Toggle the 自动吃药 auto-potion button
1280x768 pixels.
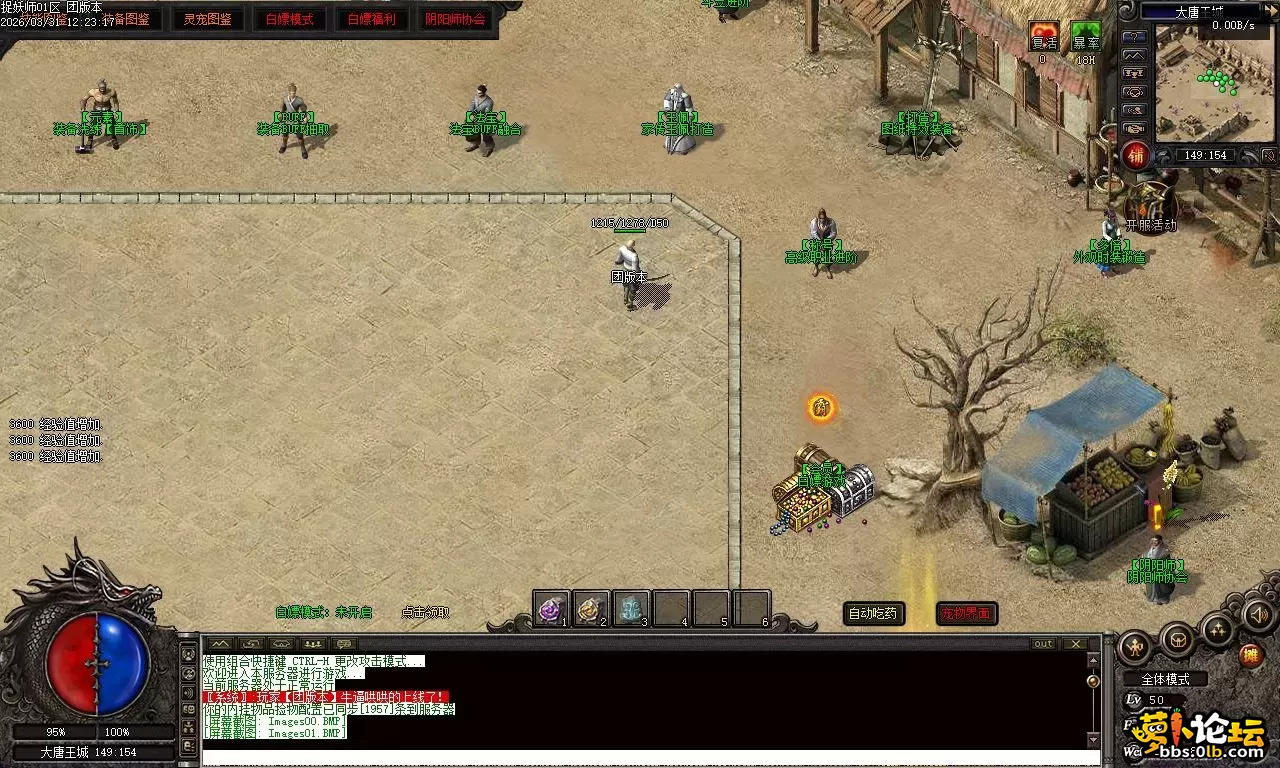(x=875, y=614)
